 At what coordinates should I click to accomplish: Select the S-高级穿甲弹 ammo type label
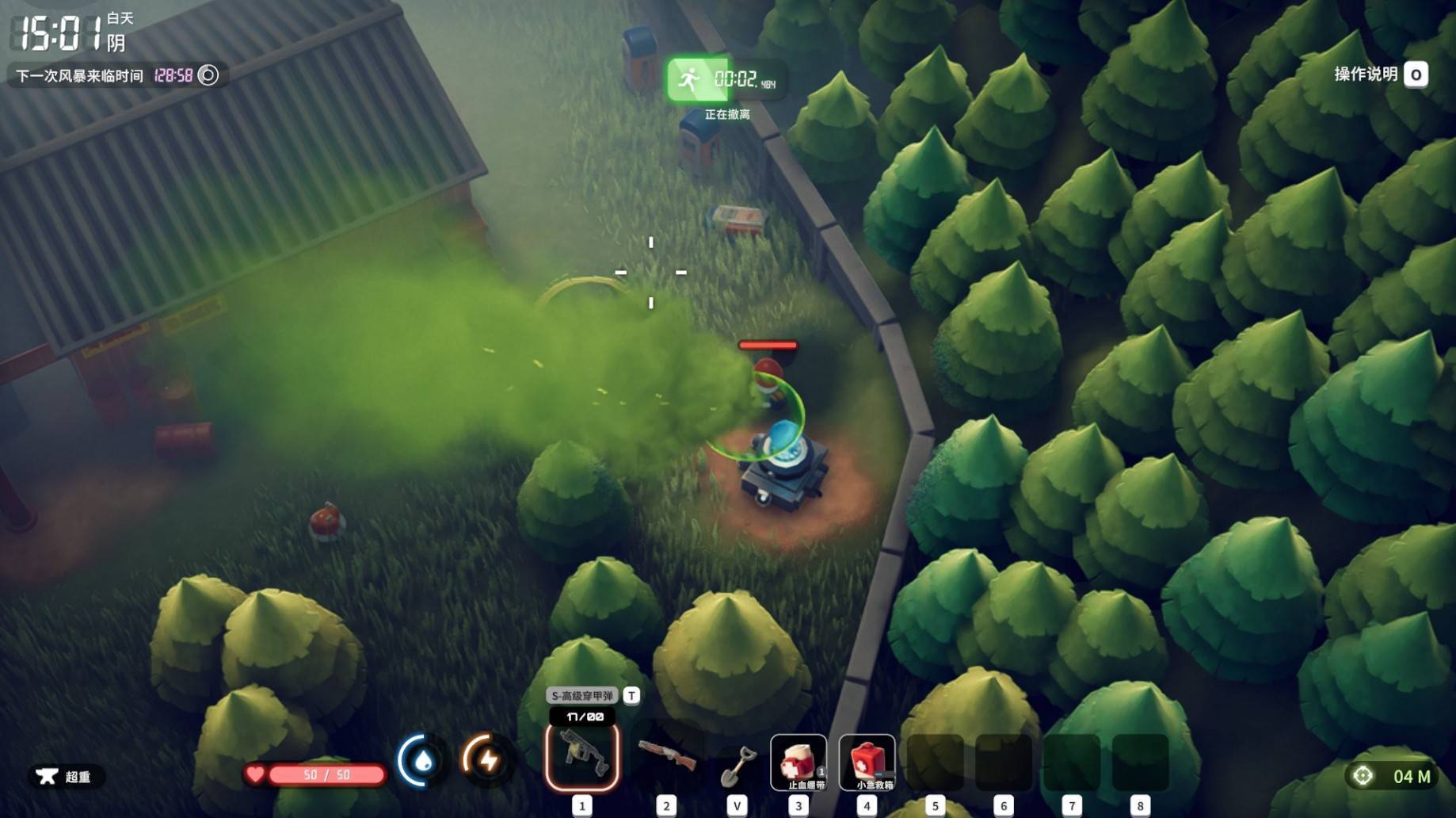pos(582,696)
